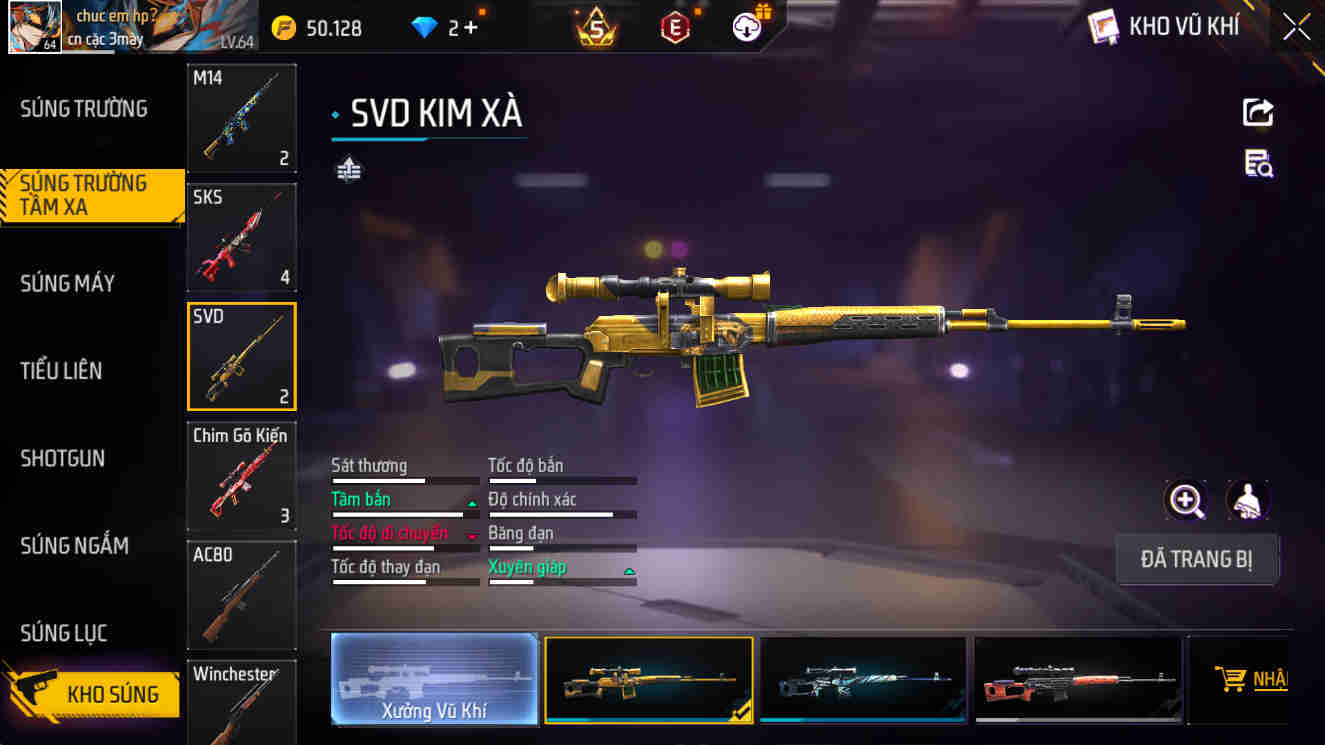Switch to the SÚNG MÁY category tab
1325x745 pixels.
[67, 283]
